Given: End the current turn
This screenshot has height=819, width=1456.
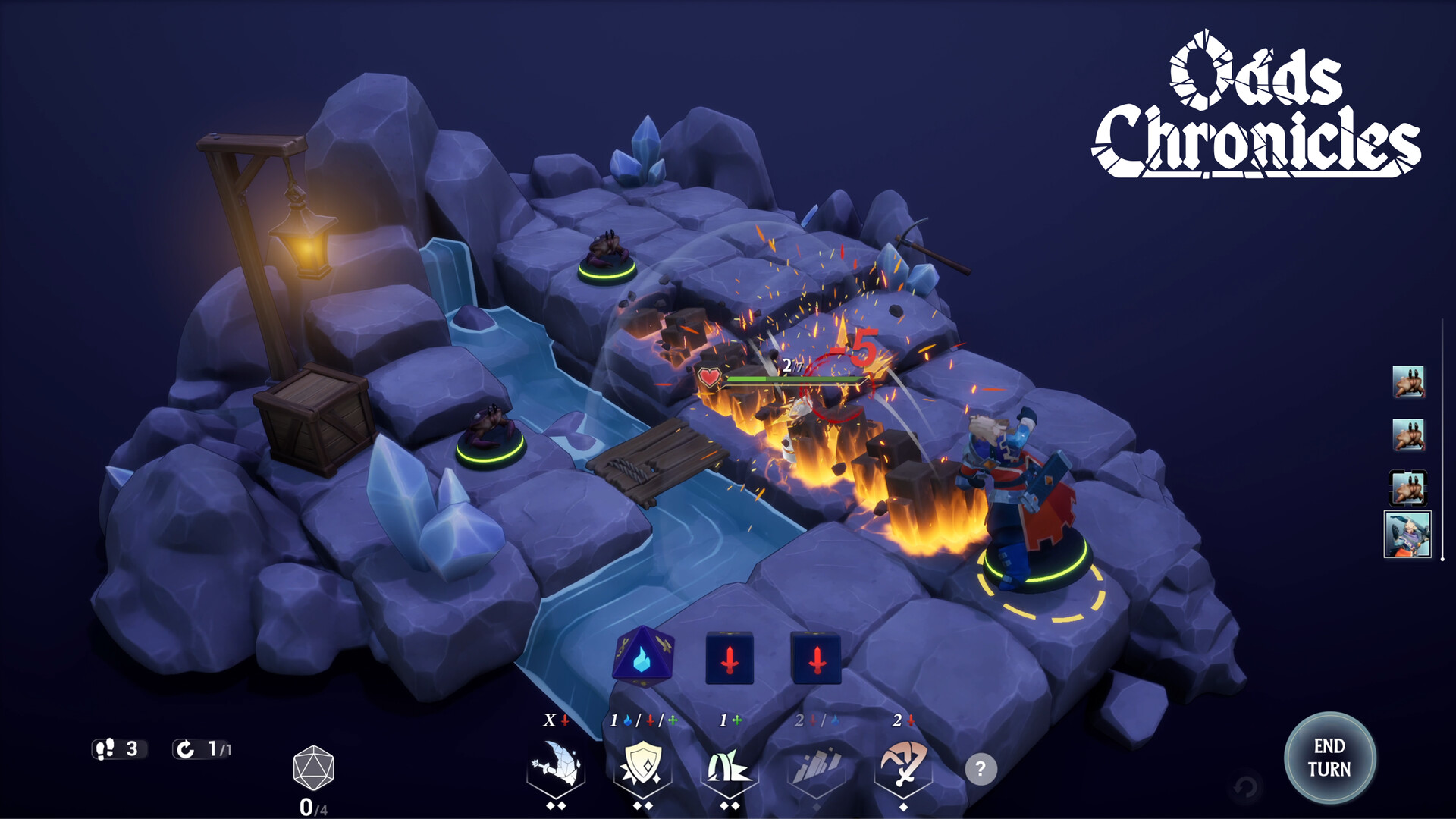Looking at the screenshot, I should (1329, 758).
